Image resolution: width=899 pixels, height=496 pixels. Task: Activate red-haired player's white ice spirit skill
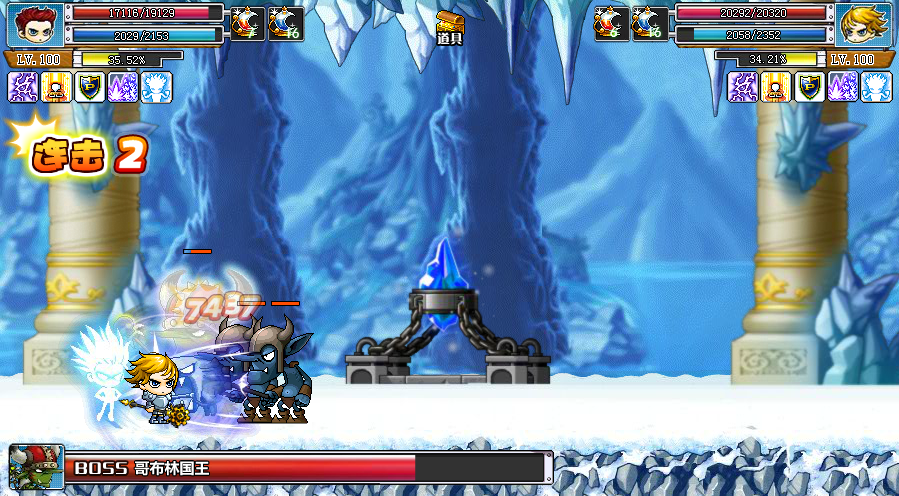click(156, 87)
